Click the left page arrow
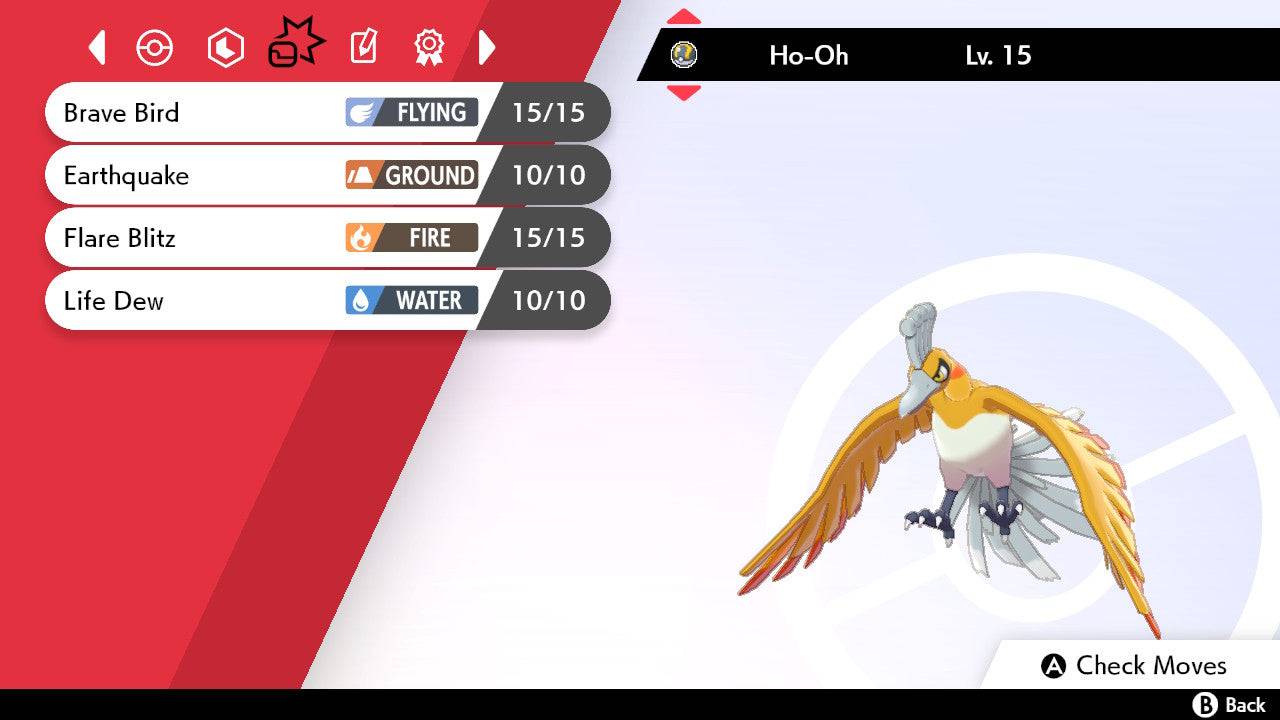Viewport: 1280px width, 720px height. click(x=96, y=46)
